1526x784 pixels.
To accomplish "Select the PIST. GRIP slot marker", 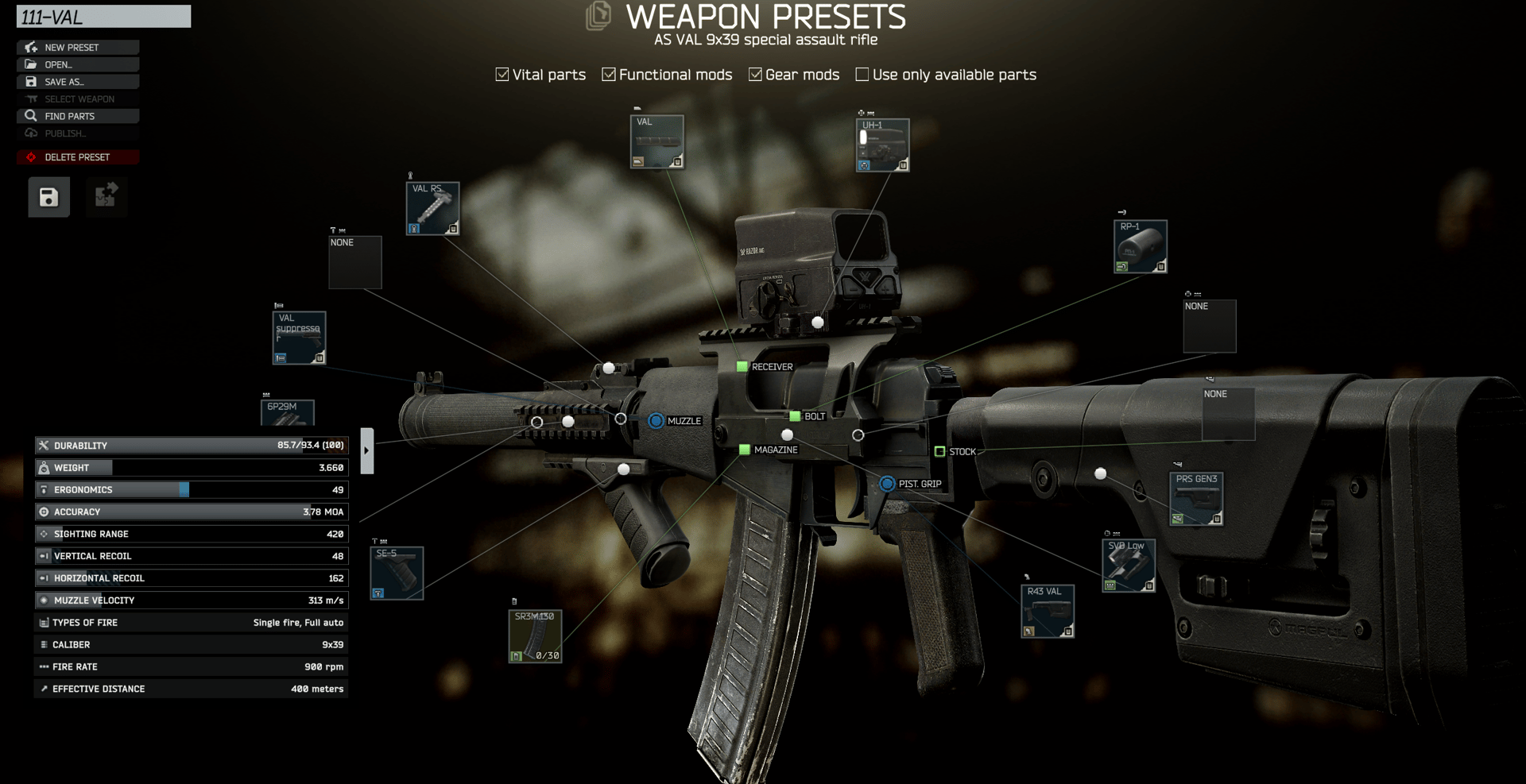I will coord(887,483).
